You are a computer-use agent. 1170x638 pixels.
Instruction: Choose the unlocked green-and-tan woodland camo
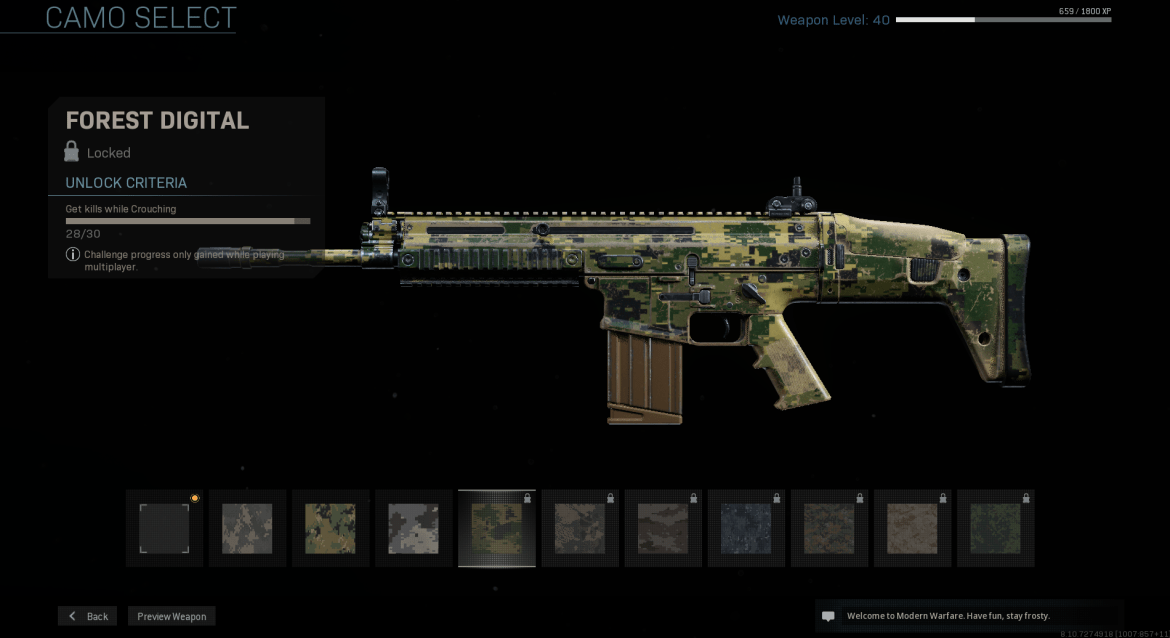pos(330,528)
